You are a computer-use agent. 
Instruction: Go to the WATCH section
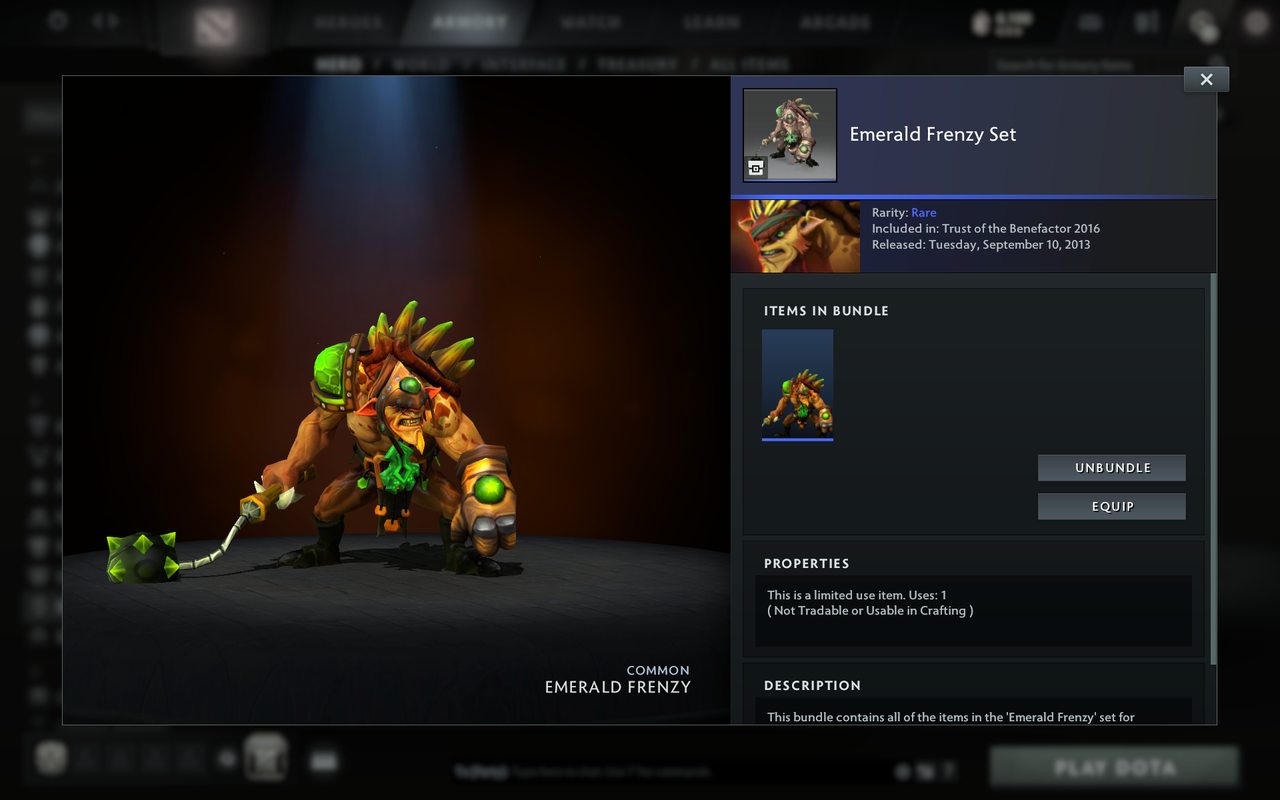tap(589, 20)
